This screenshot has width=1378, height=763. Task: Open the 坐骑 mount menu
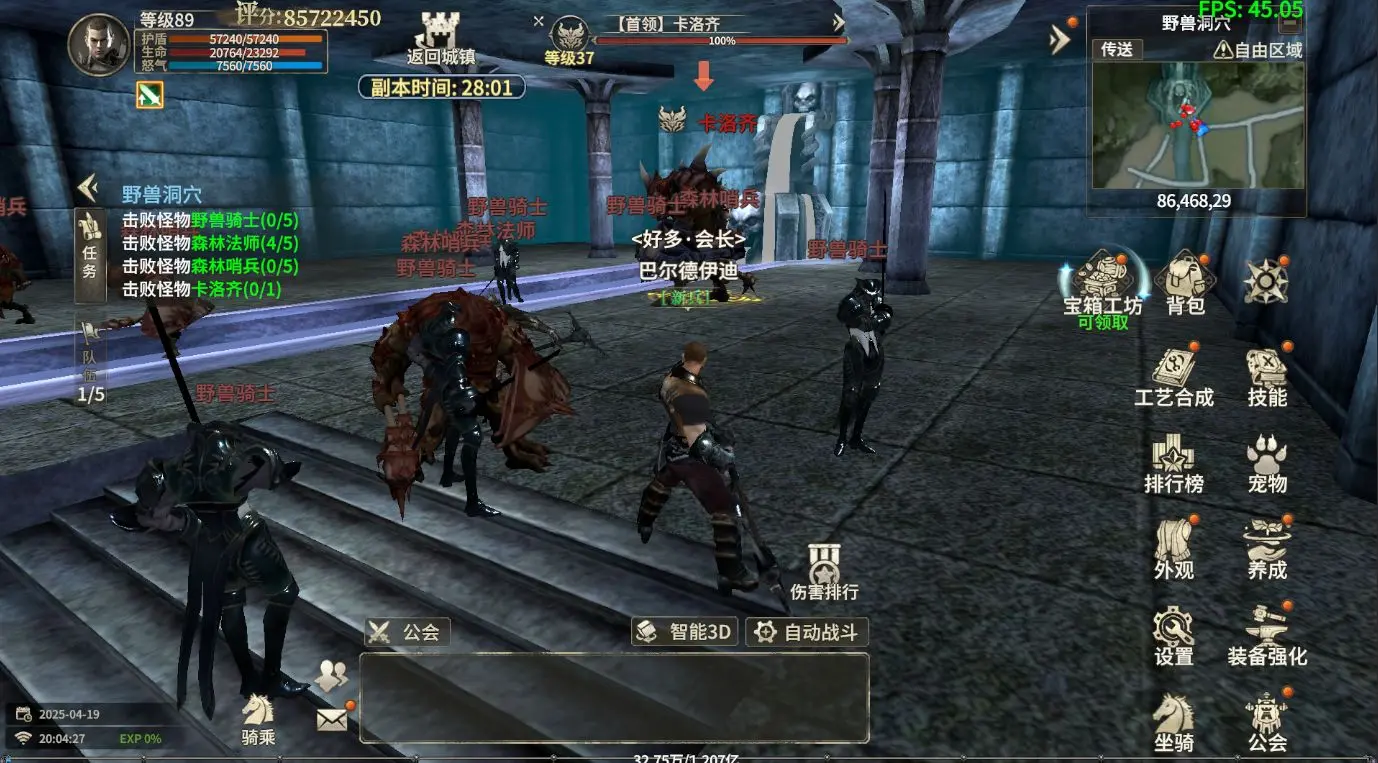(1173, 722)
